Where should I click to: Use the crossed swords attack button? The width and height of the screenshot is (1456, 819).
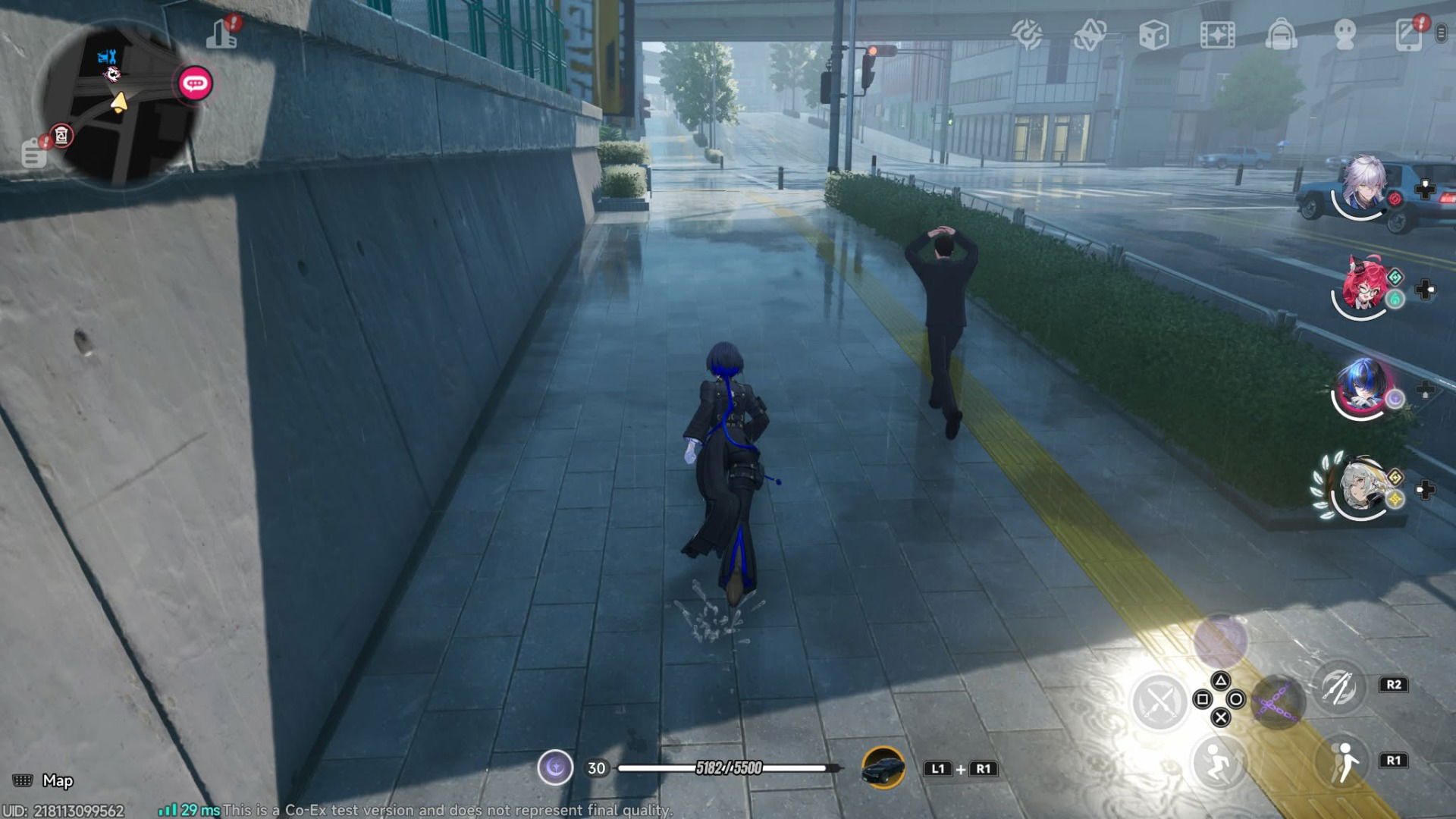coord(1158,701)
